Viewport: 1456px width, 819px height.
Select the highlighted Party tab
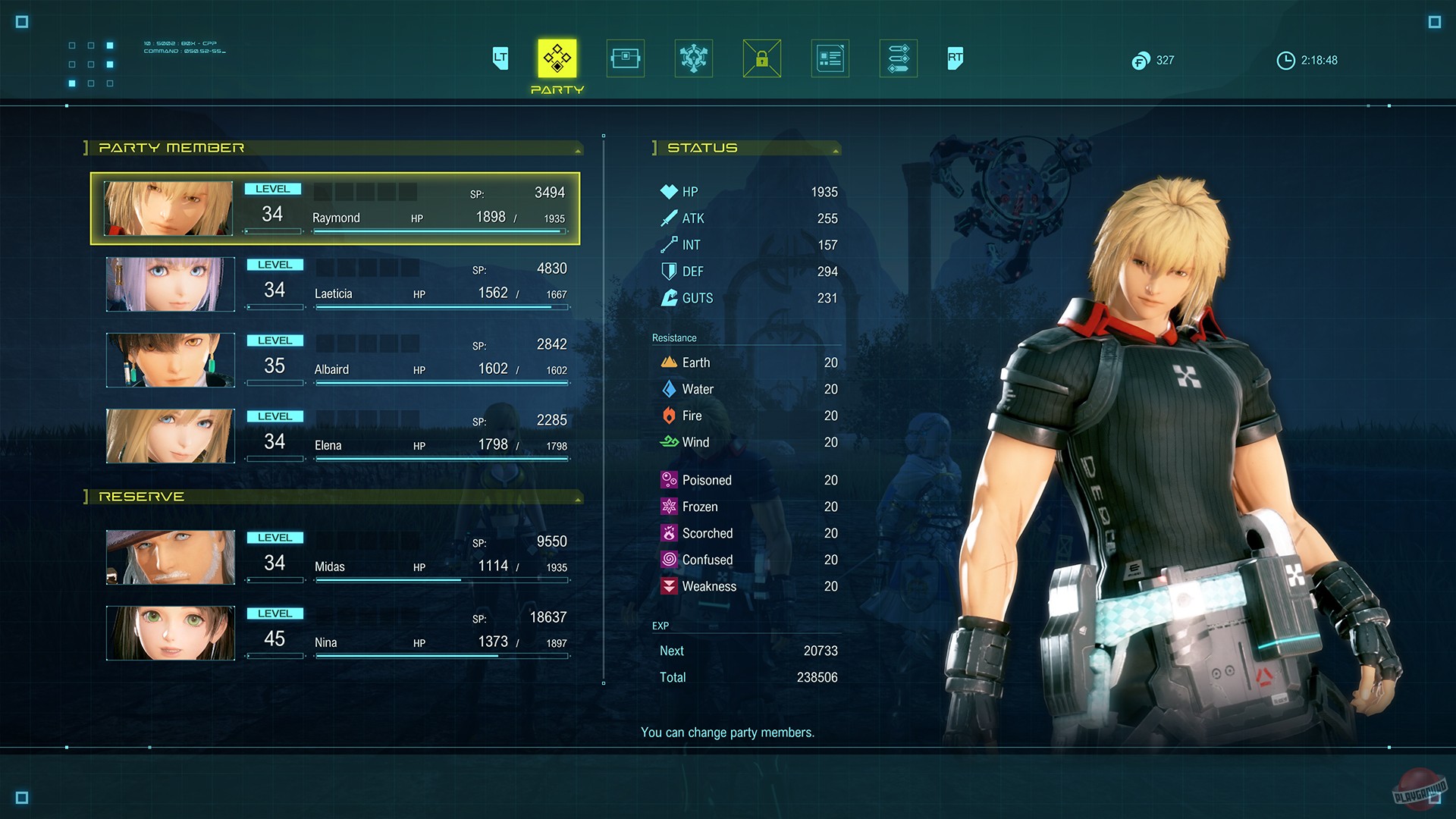(557, 58)
